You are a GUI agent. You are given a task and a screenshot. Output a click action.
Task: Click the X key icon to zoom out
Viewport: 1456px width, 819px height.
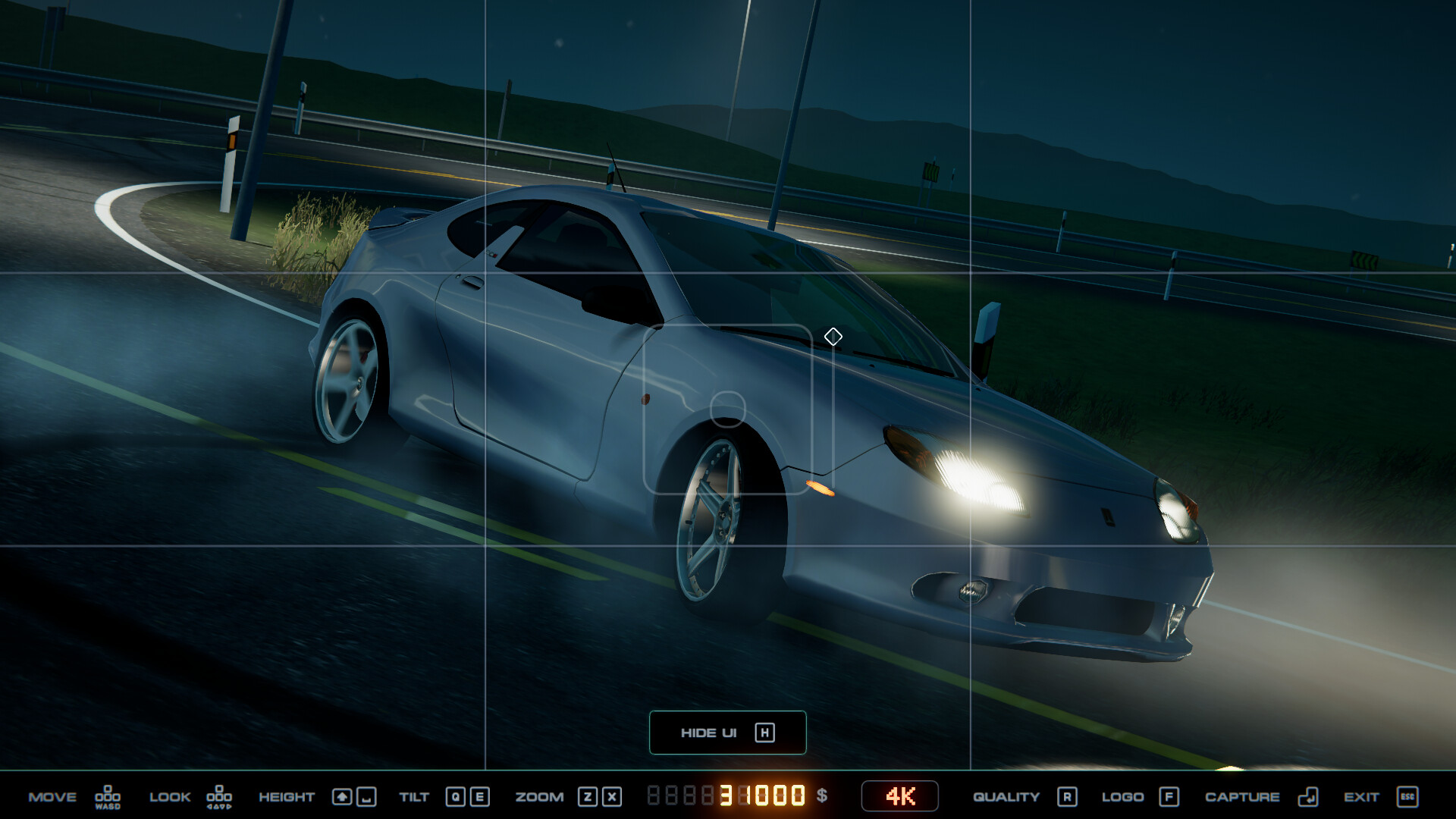tap(611, 796)
